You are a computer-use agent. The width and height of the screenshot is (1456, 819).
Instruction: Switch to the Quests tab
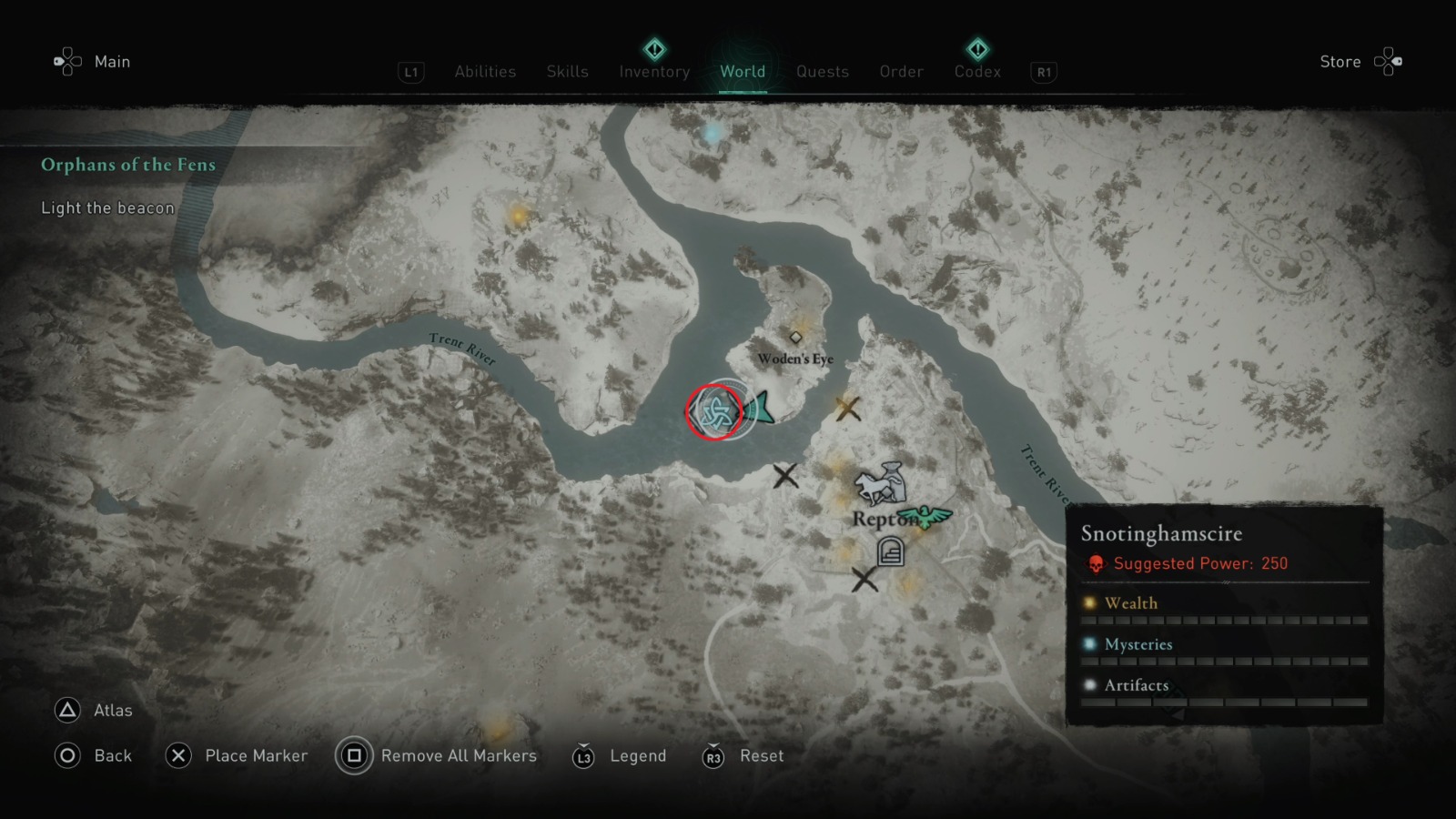pyautogui.click(x=822, y=72)
